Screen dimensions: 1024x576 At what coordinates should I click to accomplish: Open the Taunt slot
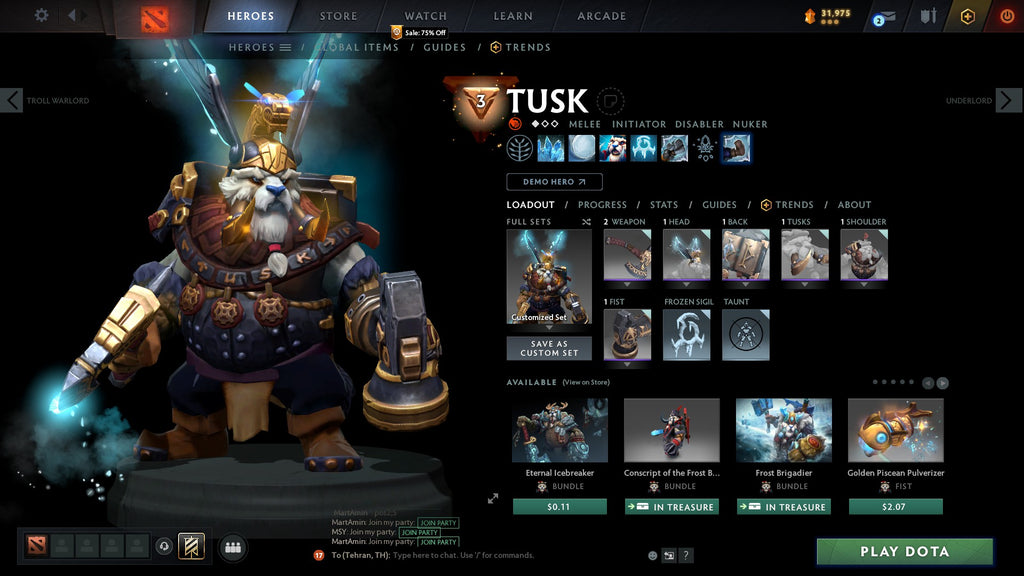tap(745, 335)
